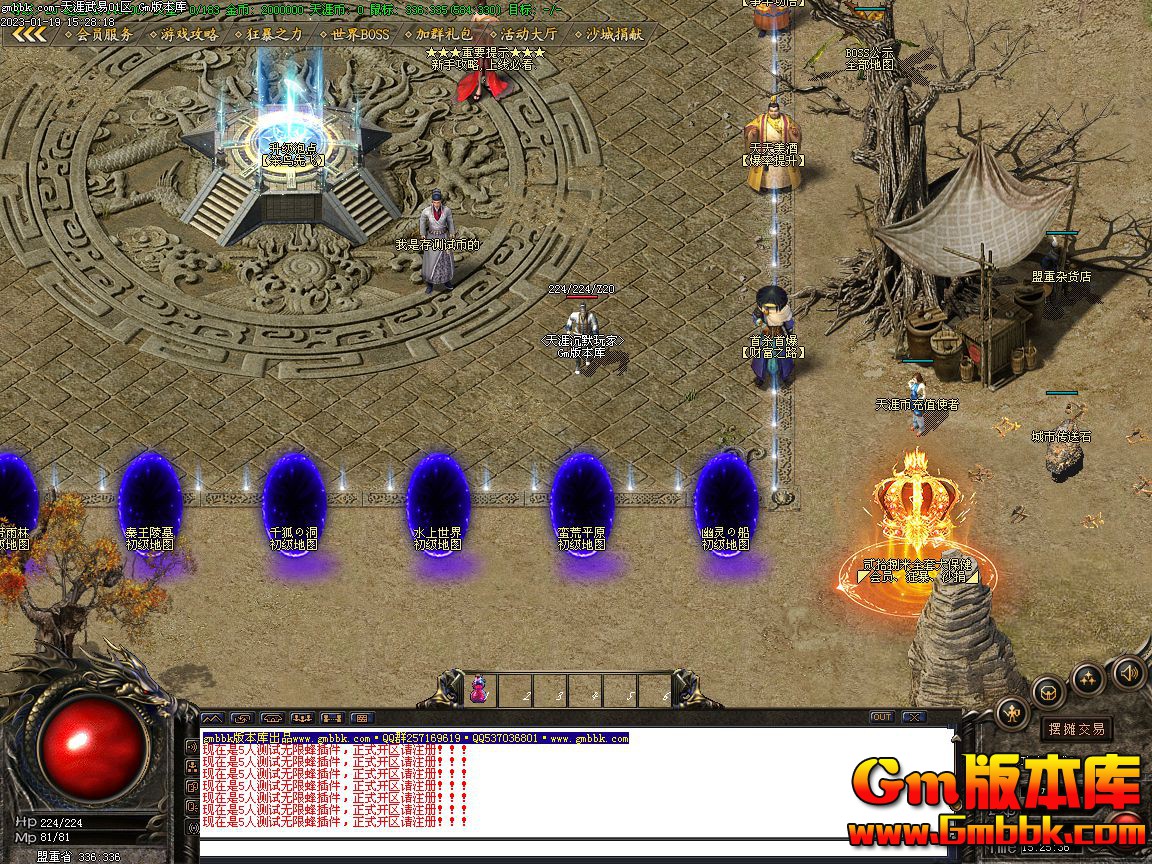
Task: Use the red potion in hotbar slot 1
Action: pos(478,690)
